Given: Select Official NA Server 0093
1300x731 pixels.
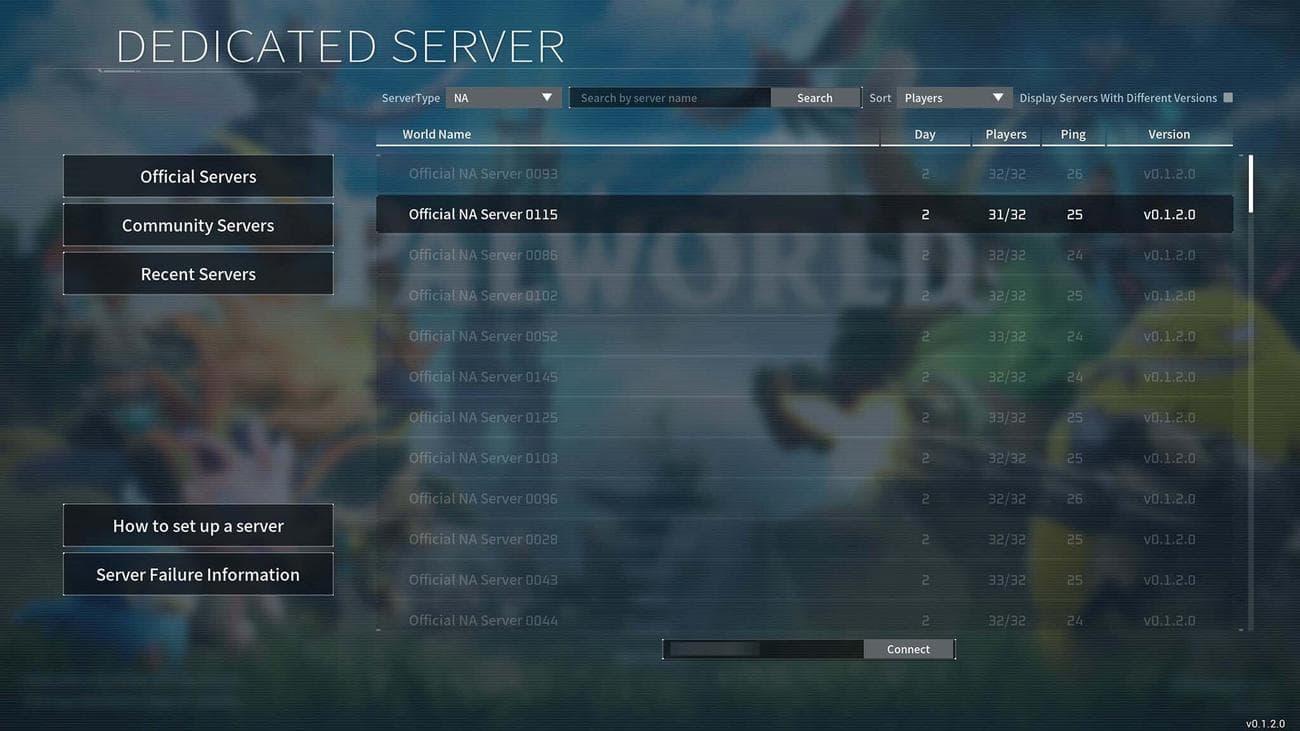Looking at the screenshot, I should 700,172.
